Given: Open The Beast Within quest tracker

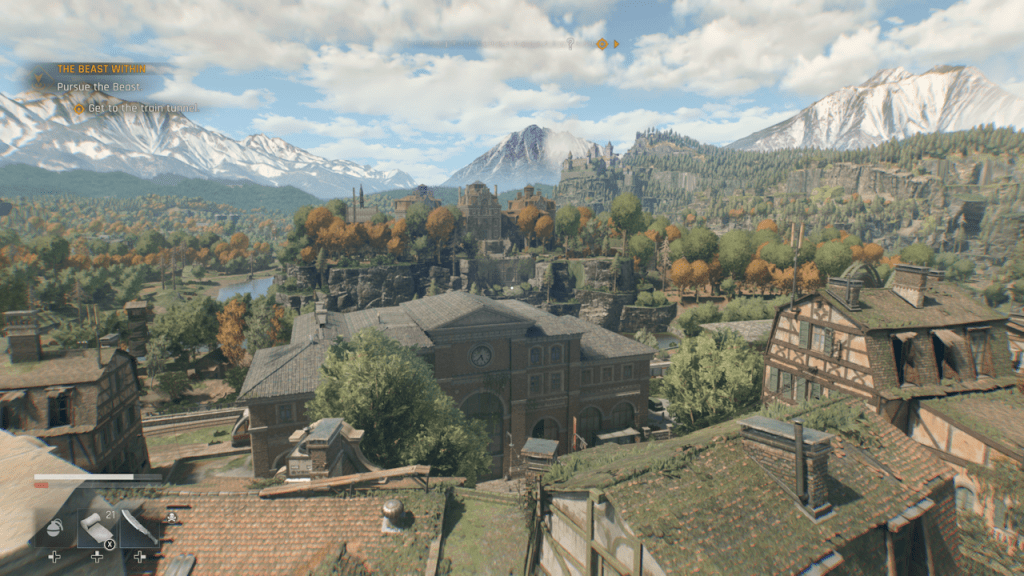Looking at the screenshot, I should tap(101, 69).
